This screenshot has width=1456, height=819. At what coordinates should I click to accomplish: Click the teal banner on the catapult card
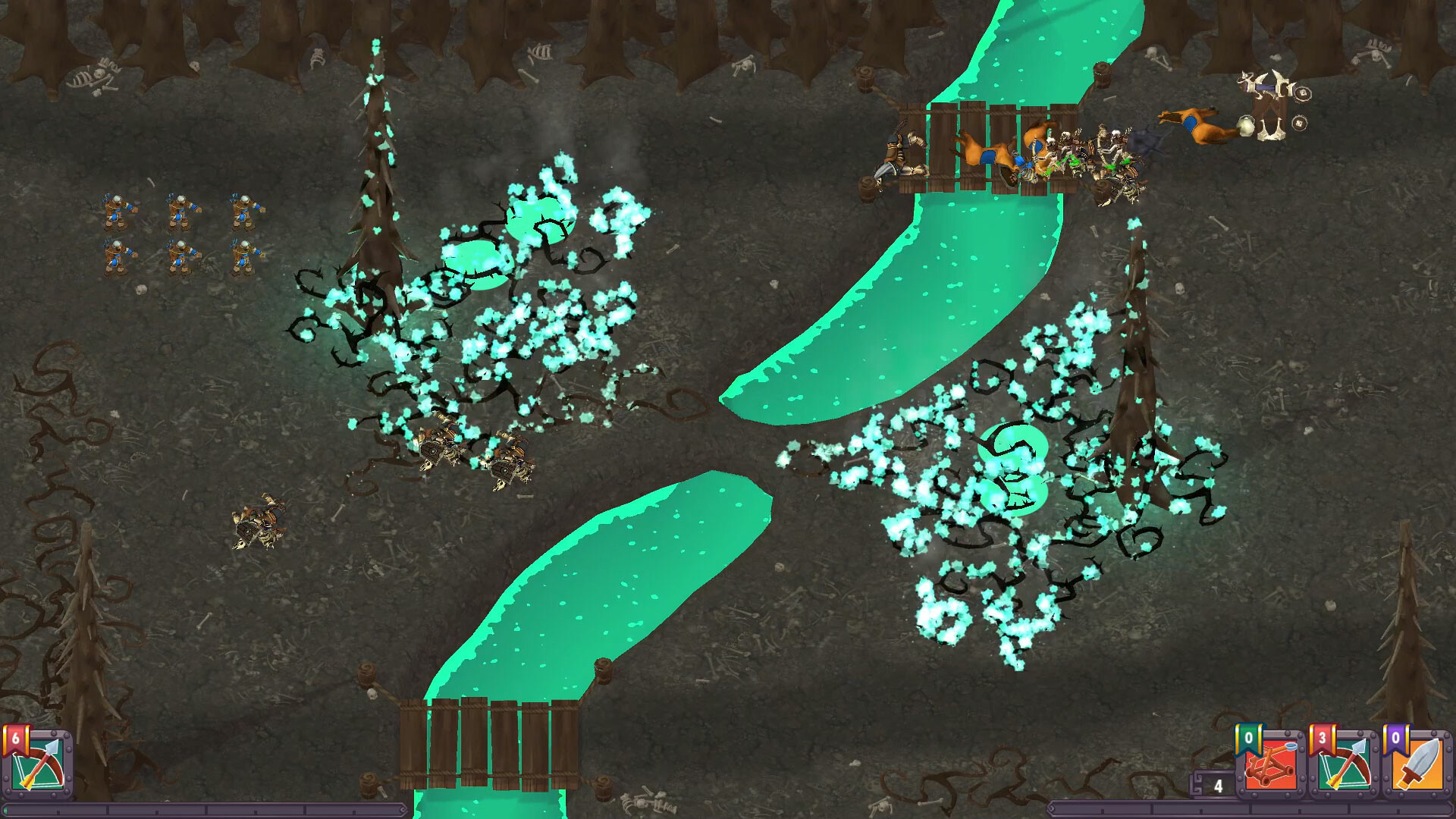pyautogui.click(x=1249, y=737)
